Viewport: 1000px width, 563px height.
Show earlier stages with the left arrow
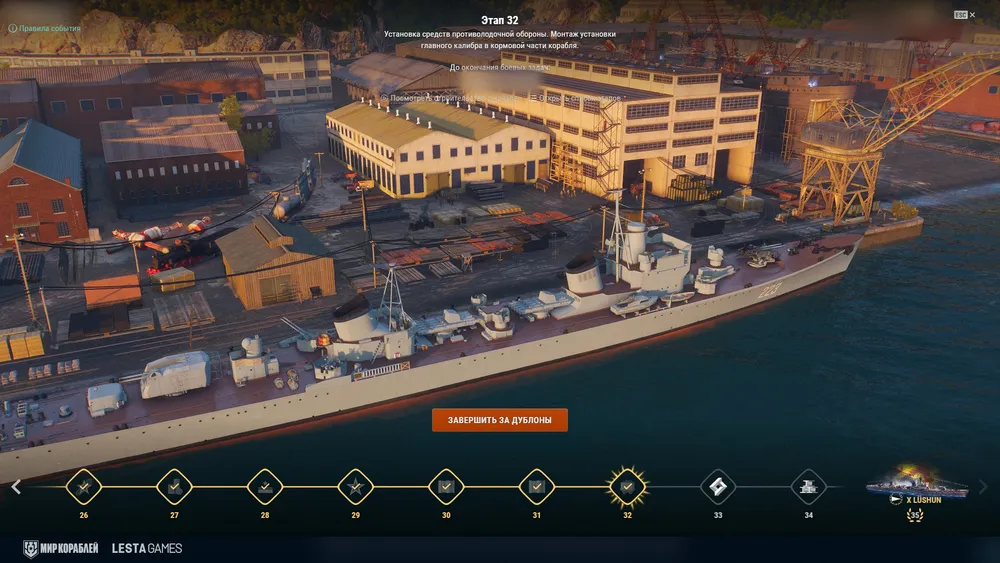click(x=16, y=487)
